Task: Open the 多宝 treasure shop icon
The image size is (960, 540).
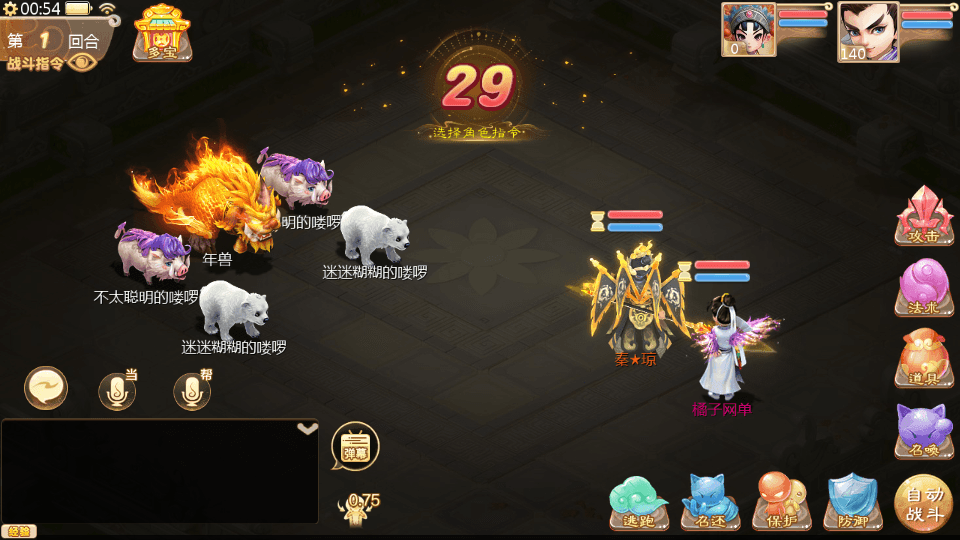Action: (x=162, y=32)
